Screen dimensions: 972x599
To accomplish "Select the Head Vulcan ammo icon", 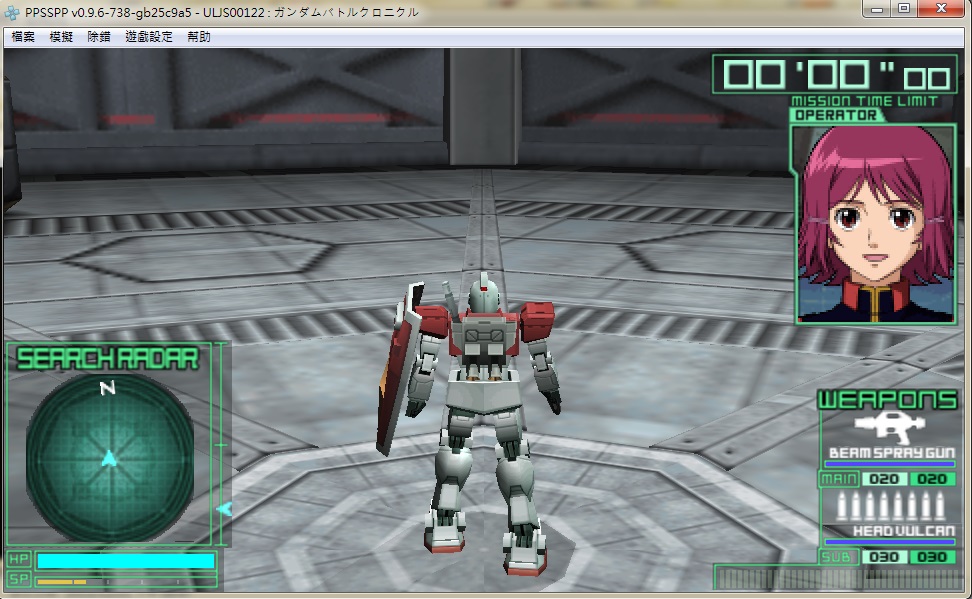I will pyautogui.click(x=888, y=506).
